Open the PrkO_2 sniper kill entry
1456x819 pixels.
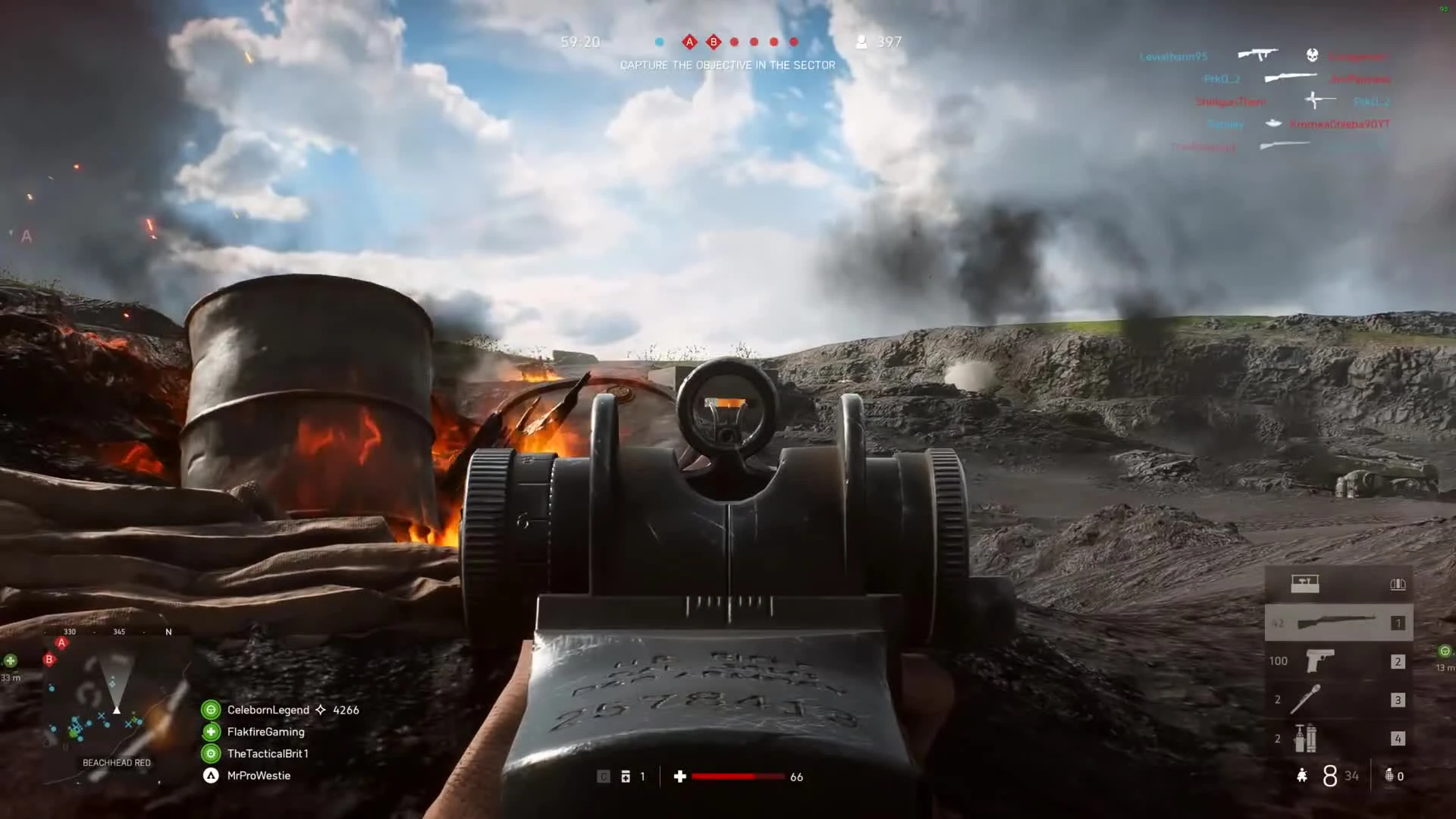click(x=1222, y=78)
